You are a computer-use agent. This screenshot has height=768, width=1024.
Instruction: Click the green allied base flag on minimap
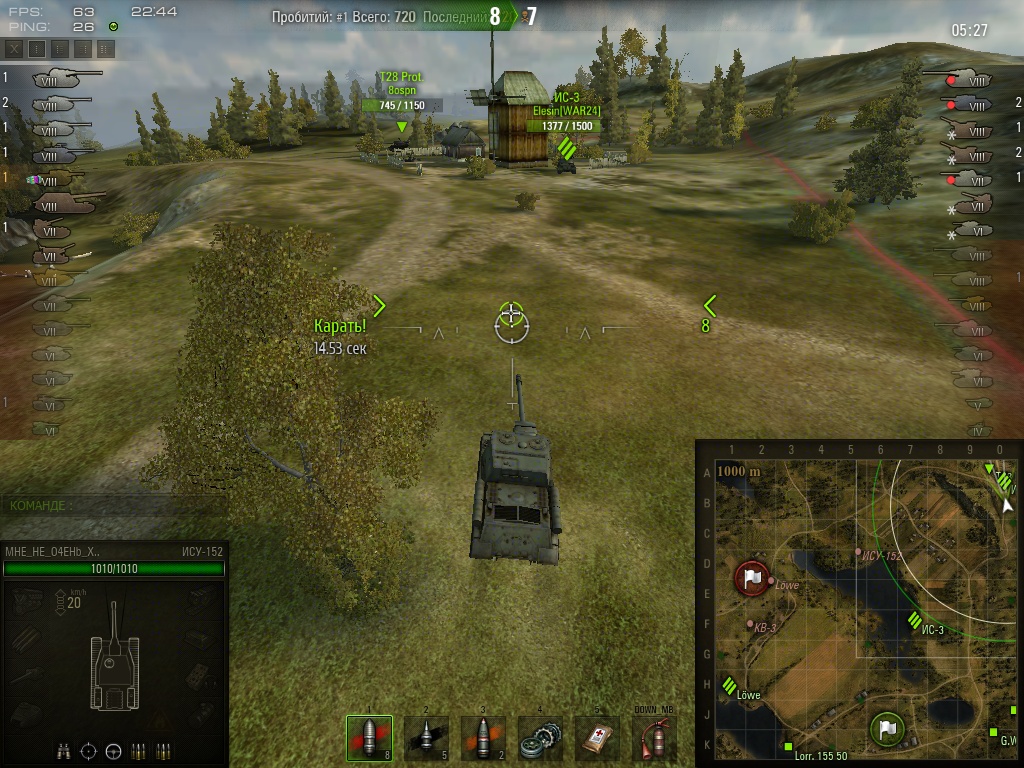click(x=886, y=728)
